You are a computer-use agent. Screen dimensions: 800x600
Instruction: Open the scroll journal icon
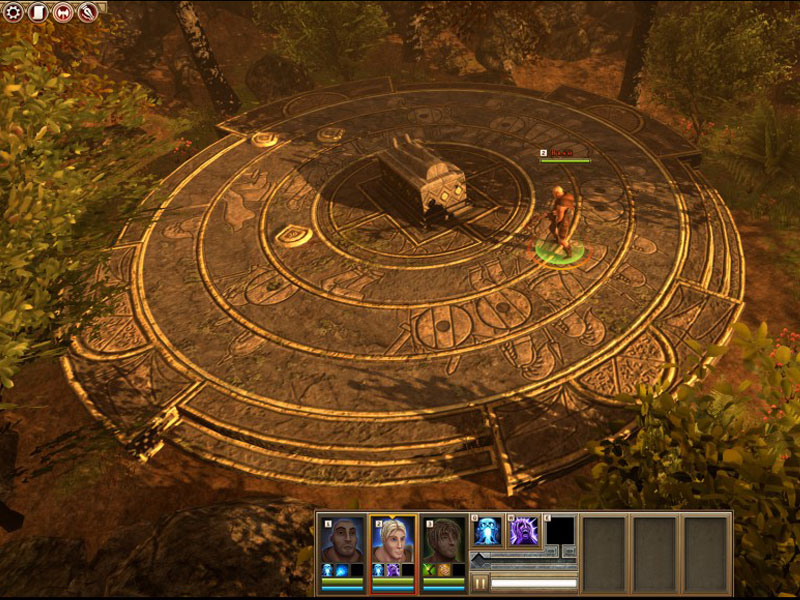click(38, 13)
